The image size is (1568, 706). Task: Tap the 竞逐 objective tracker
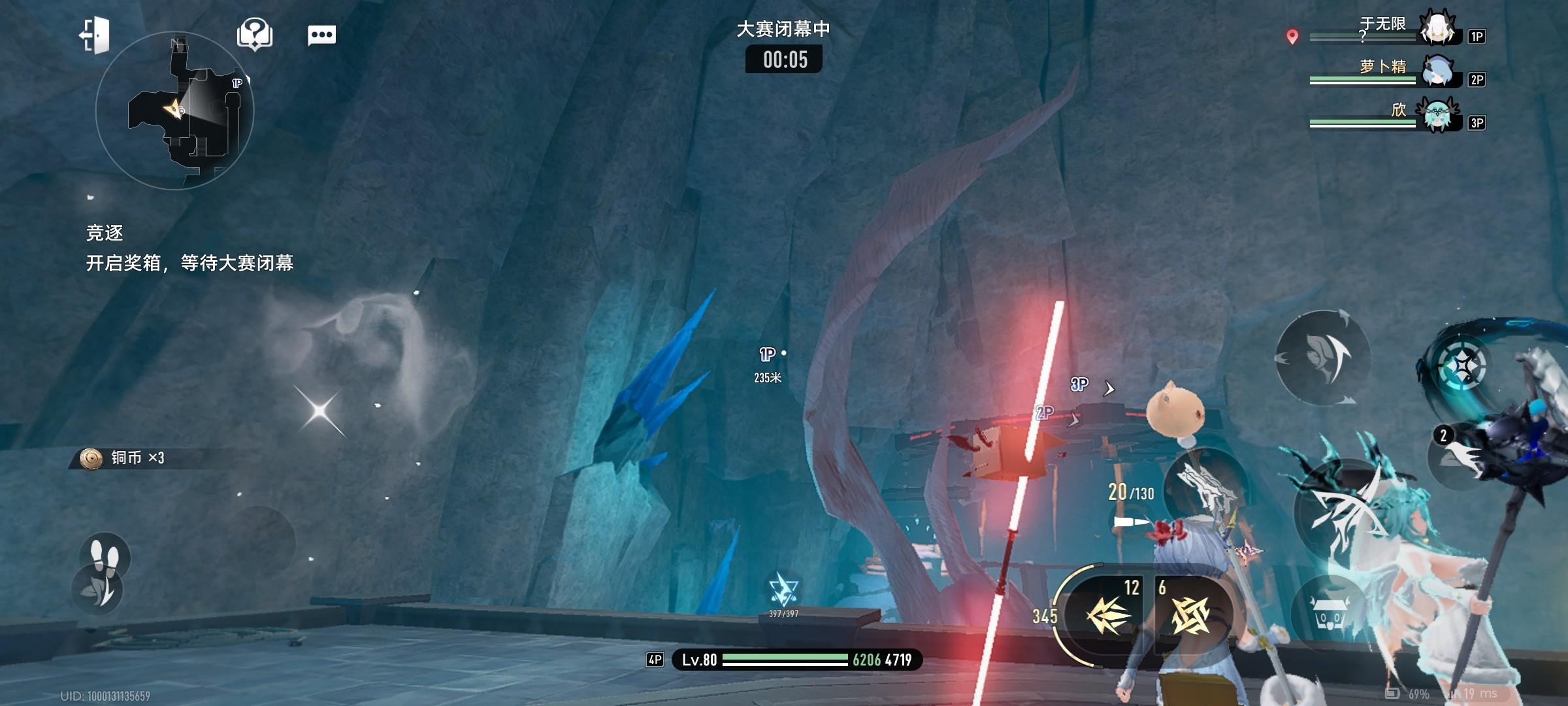[189, 248]
